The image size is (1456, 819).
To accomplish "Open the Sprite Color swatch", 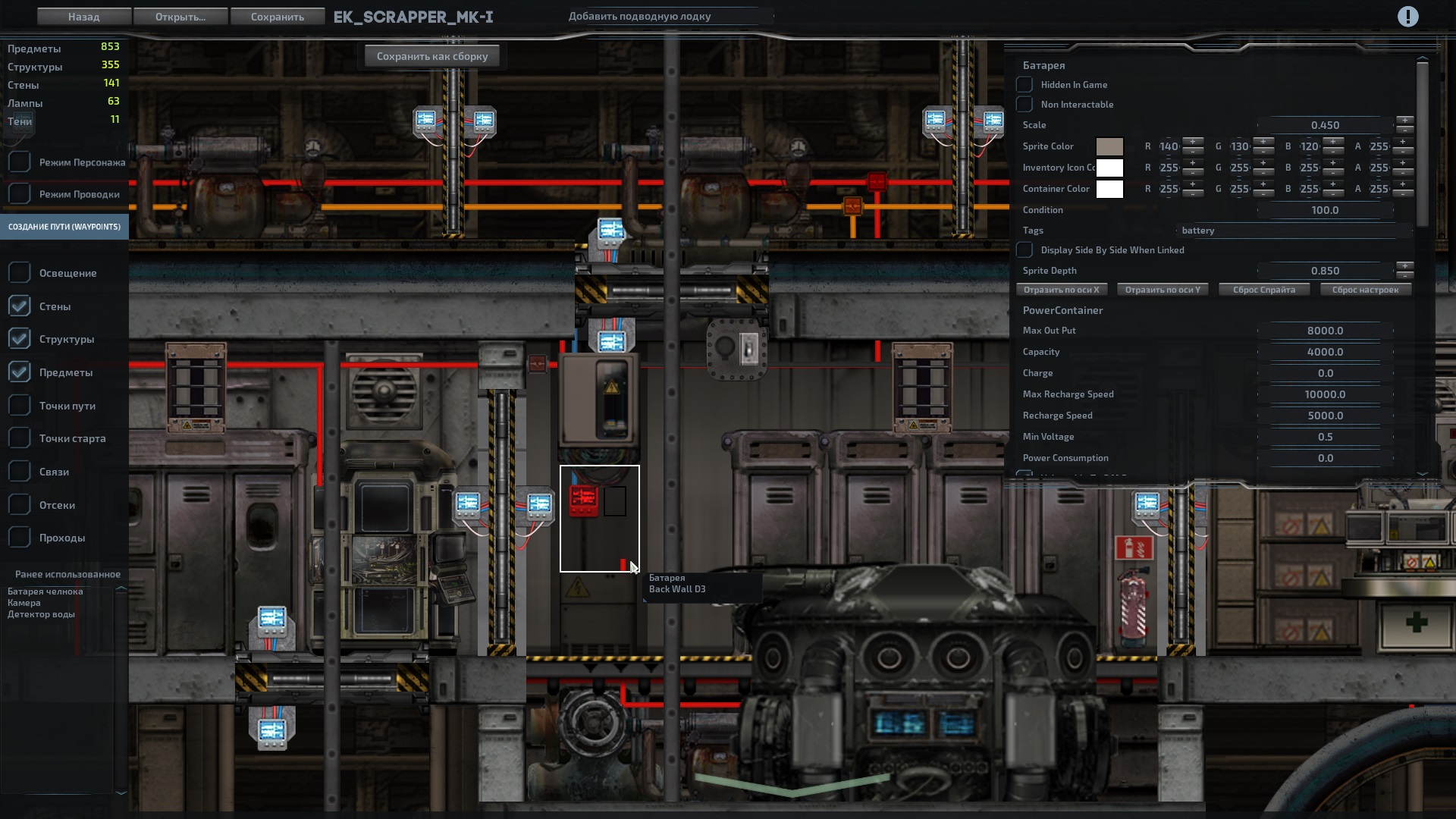I will [1110, 146].
